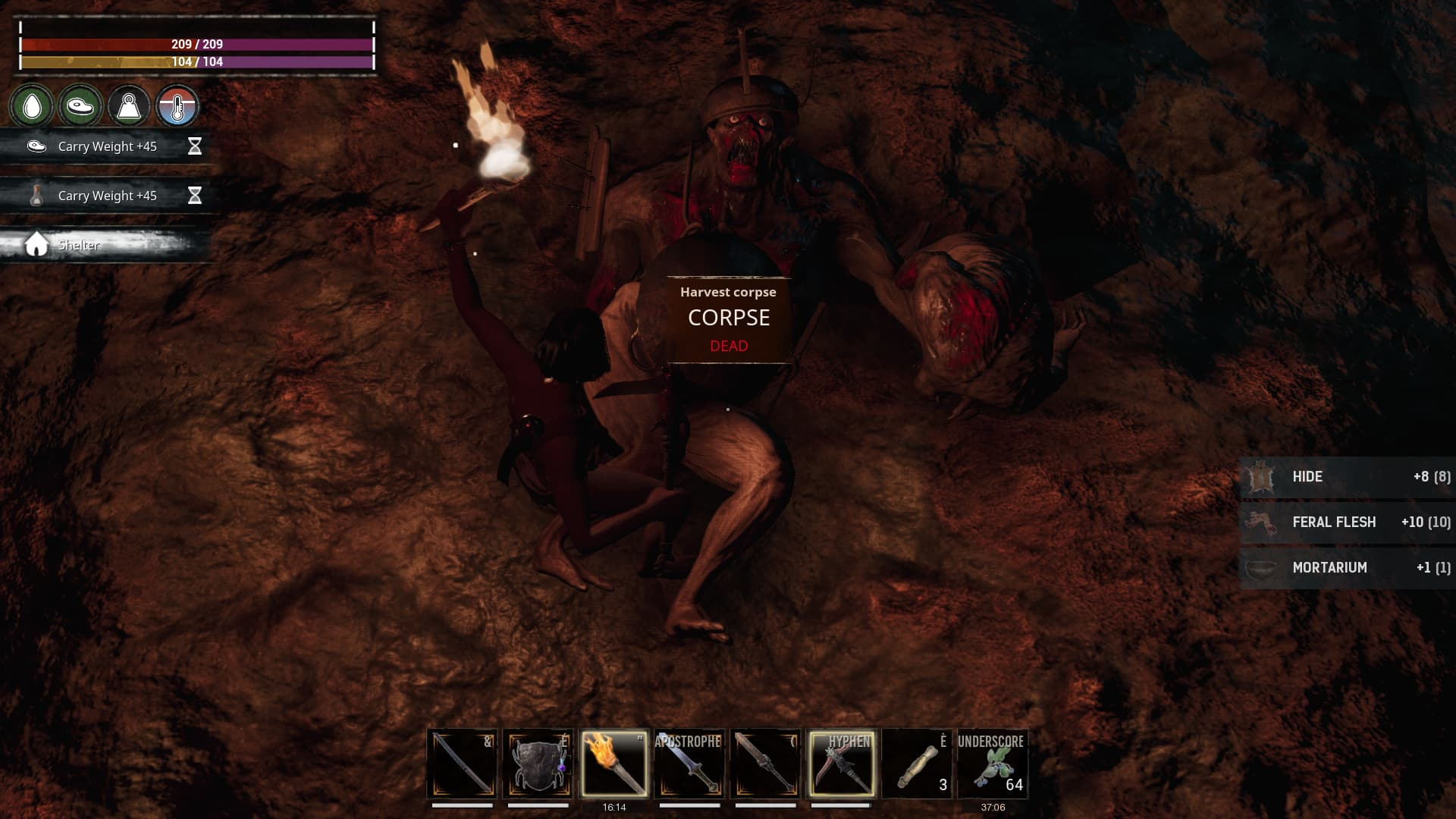Viewport: 1456px width, 819px height.
Task: Select the dark dagger hotbar slot
Action: [x=765, y=764]
